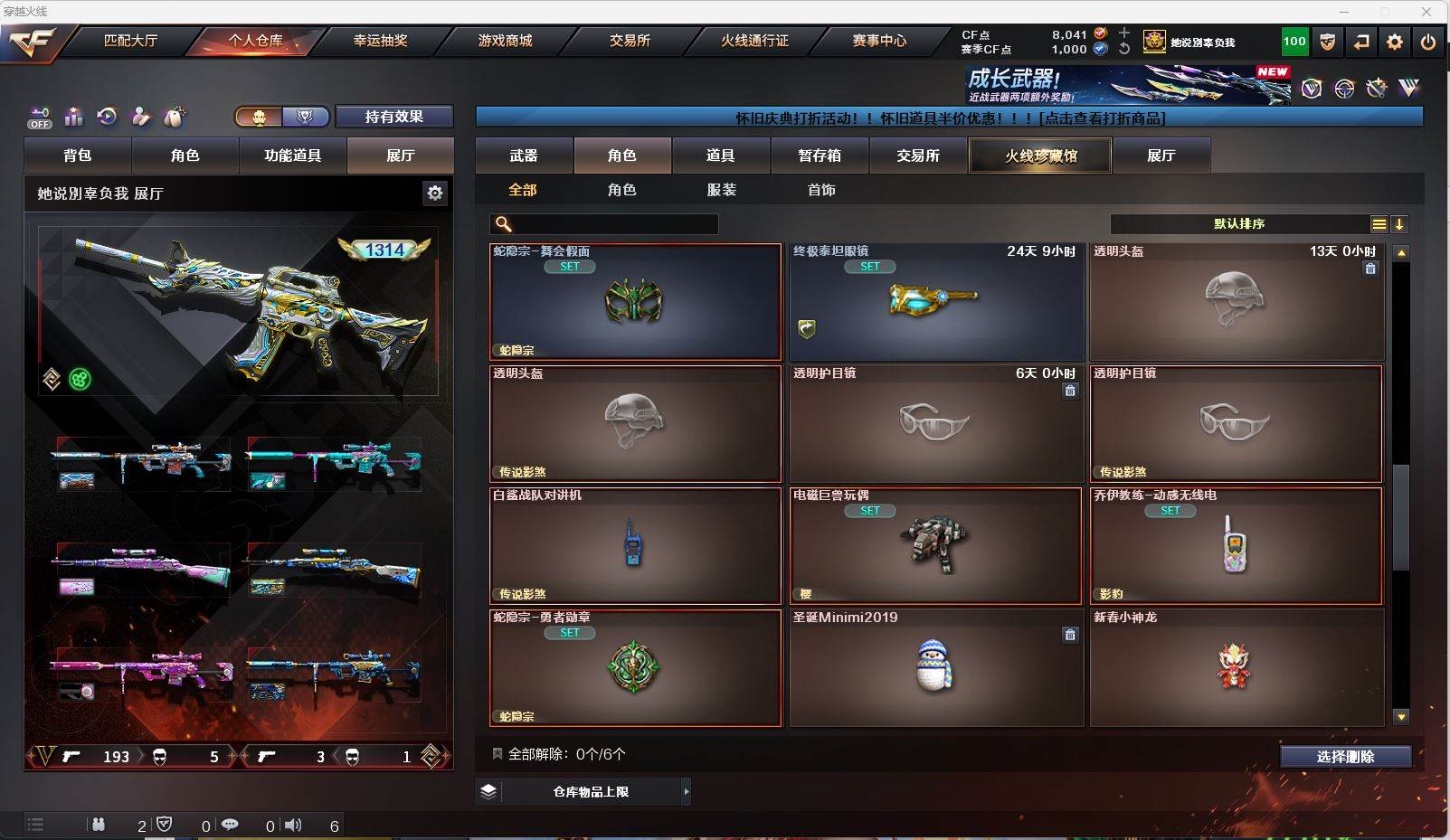Filter items by 首饰 accessories
1450x840 pixels.
coord(821,190)
